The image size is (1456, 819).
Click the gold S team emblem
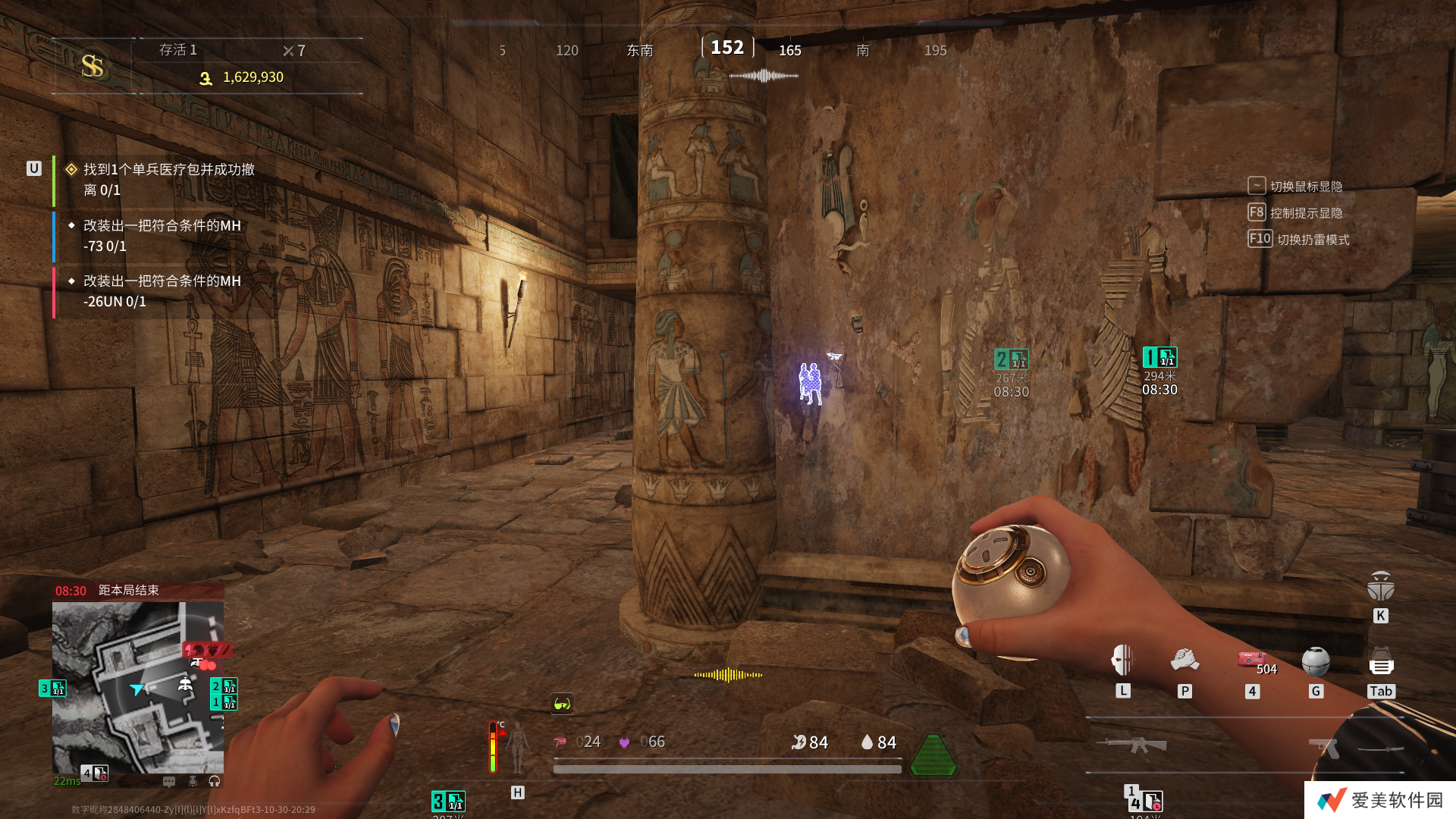click(x=93, y=66)
